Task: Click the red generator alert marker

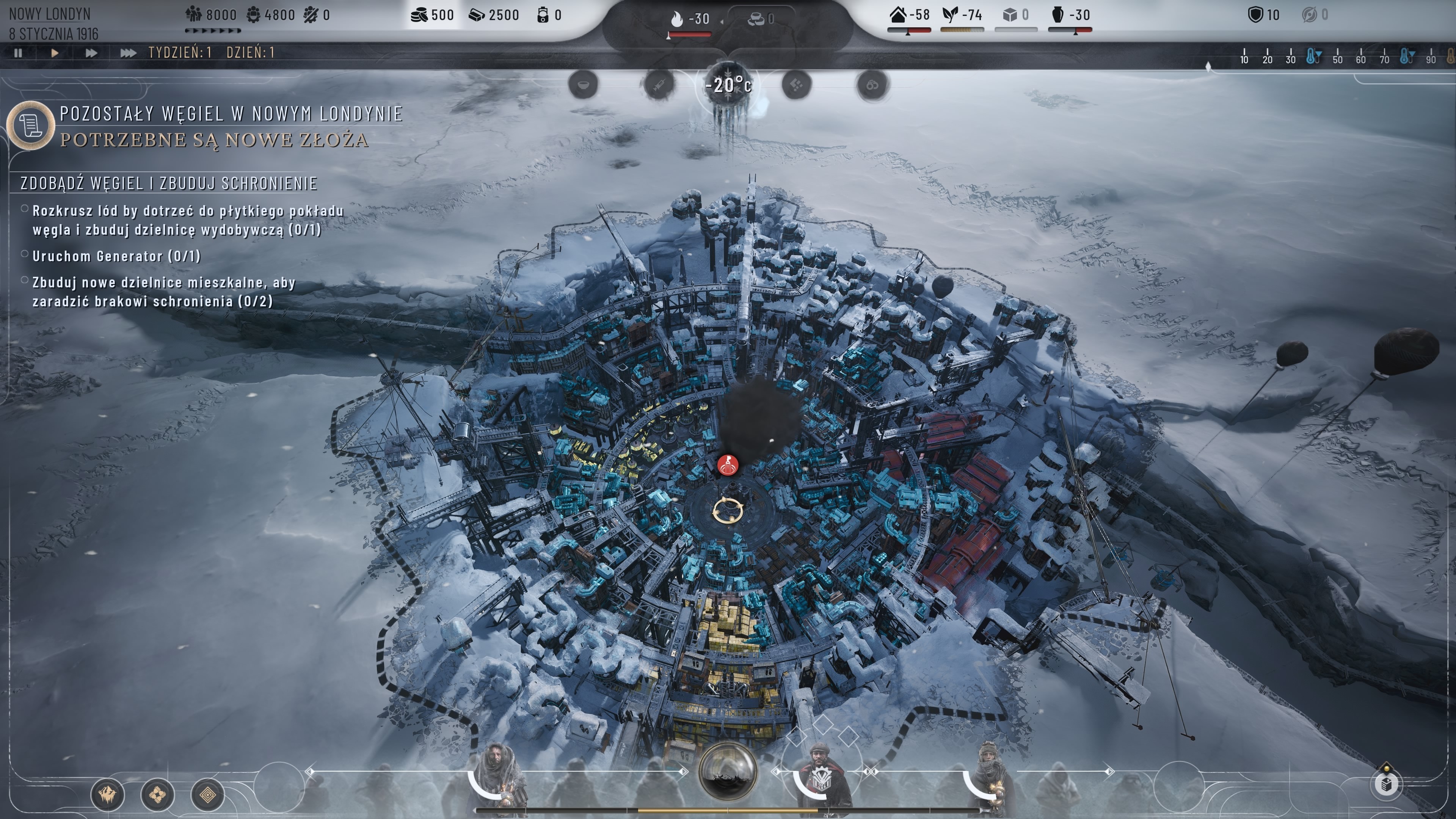Action: pyautogui.click(x=728, y=465)
